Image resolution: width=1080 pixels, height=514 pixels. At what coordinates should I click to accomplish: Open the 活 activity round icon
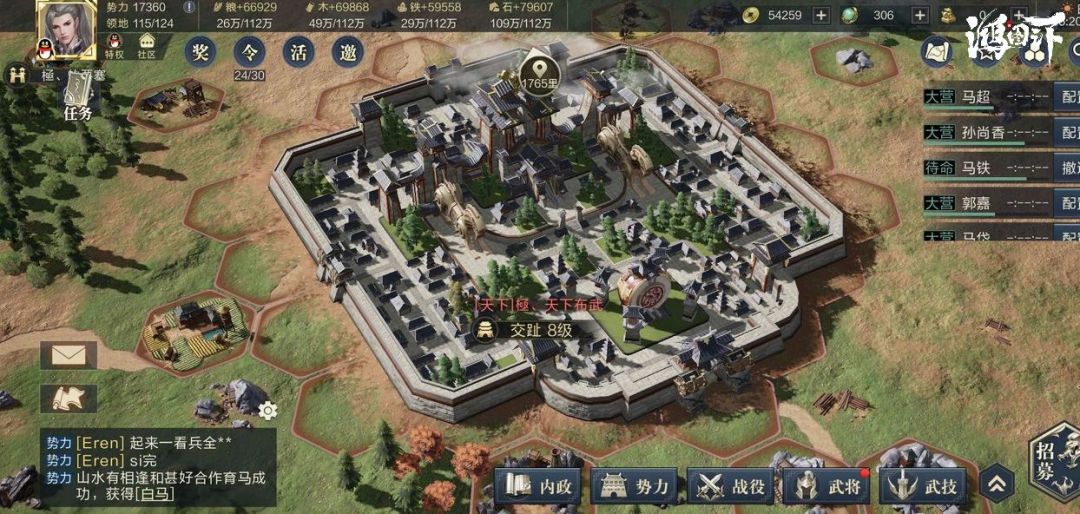point(299,53)
